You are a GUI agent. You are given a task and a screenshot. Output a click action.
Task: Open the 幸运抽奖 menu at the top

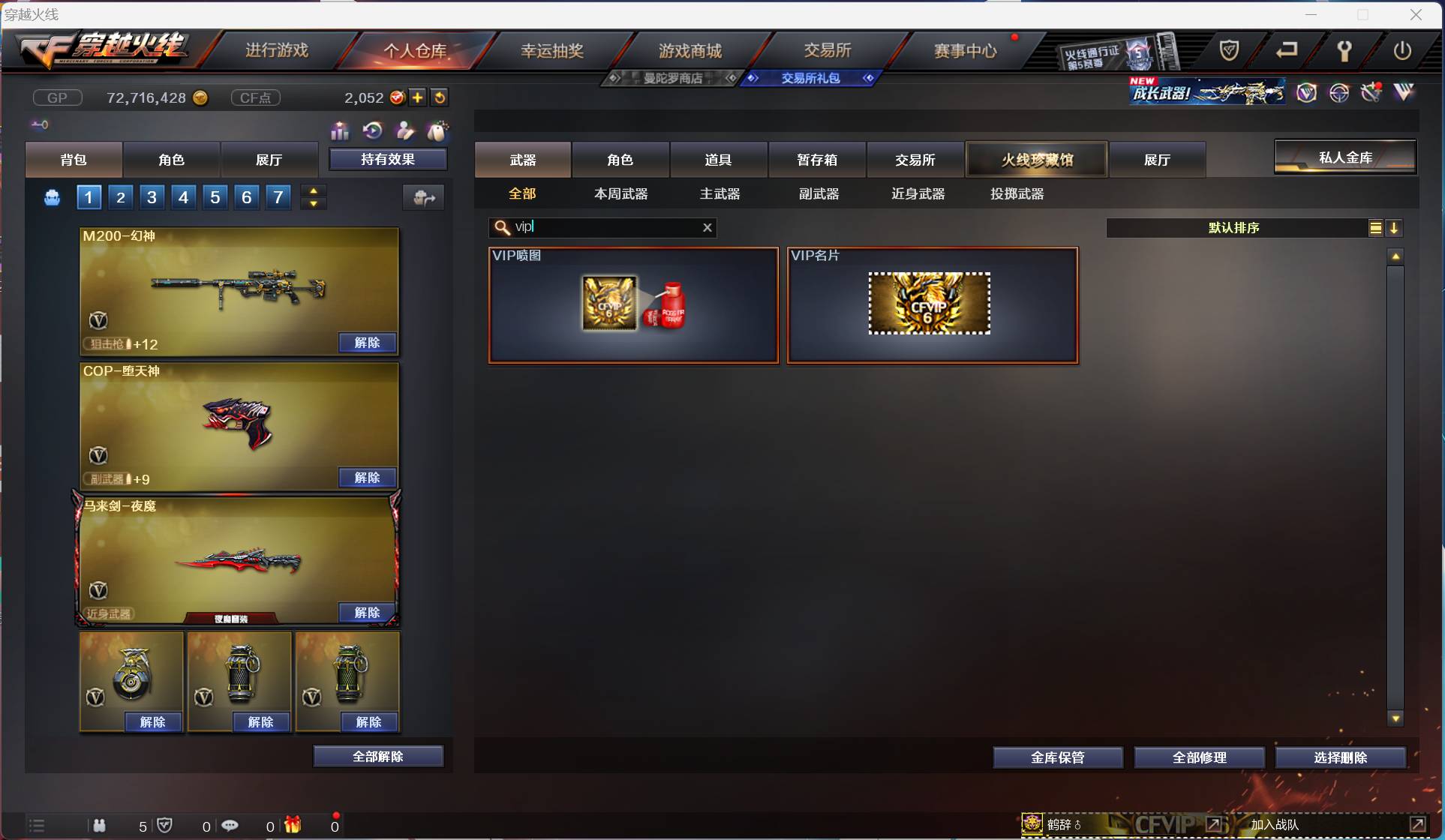553,49
